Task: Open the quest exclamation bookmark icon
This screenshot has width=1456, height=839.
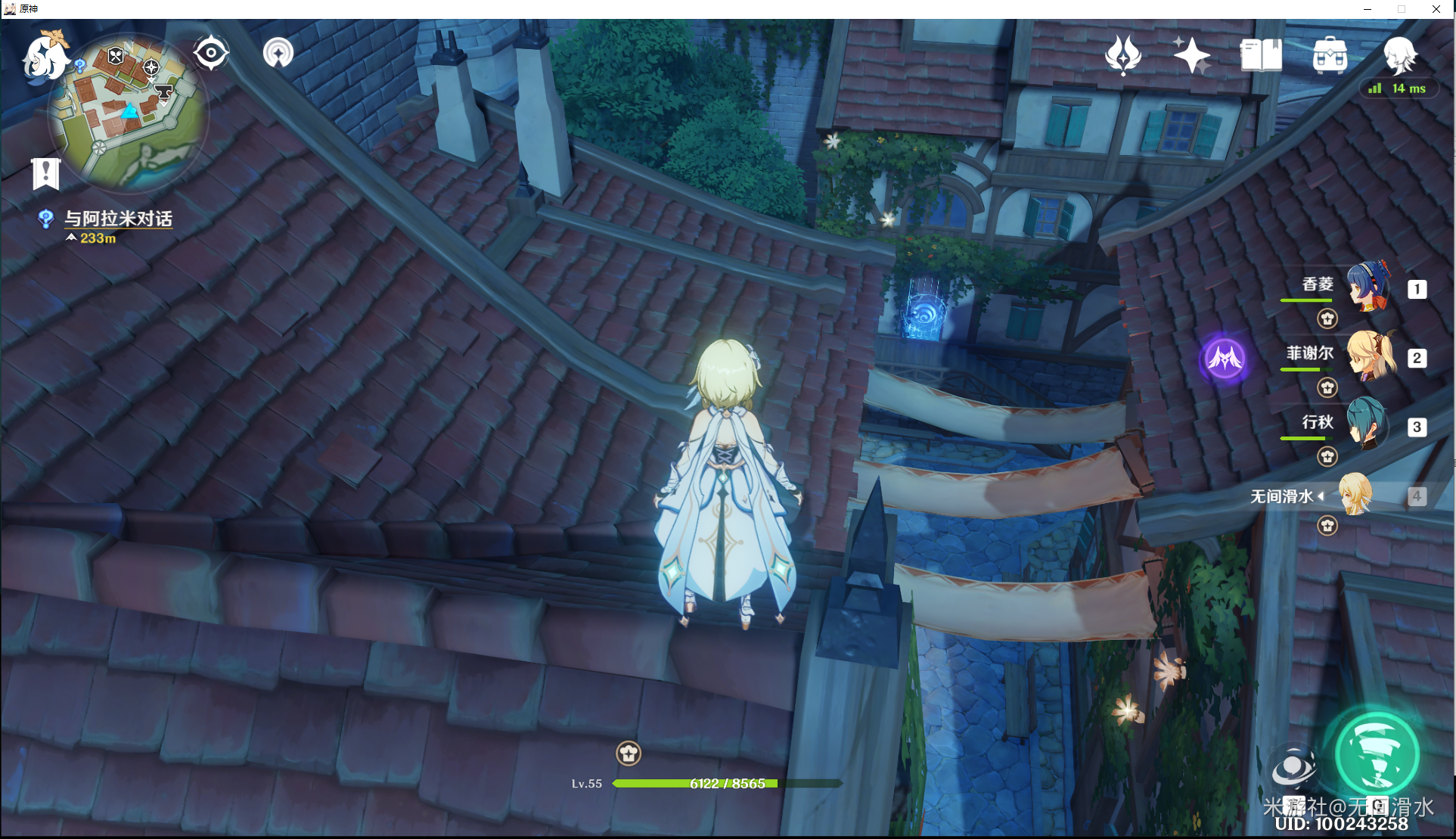Action: point(46,173)
